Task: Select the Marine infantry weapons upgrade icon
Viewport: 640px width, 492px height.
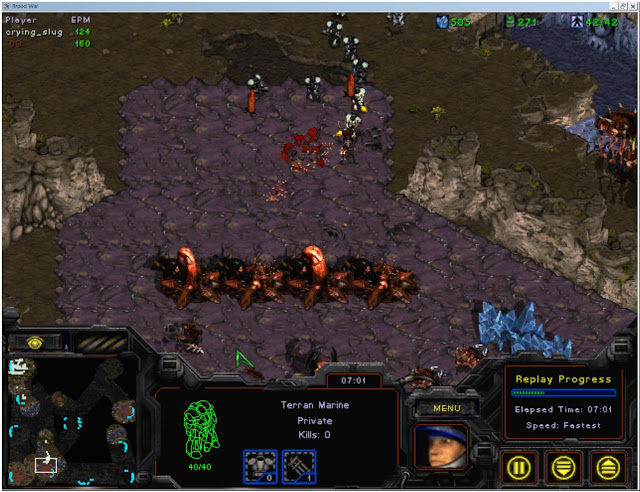Action: click(297, 463)
